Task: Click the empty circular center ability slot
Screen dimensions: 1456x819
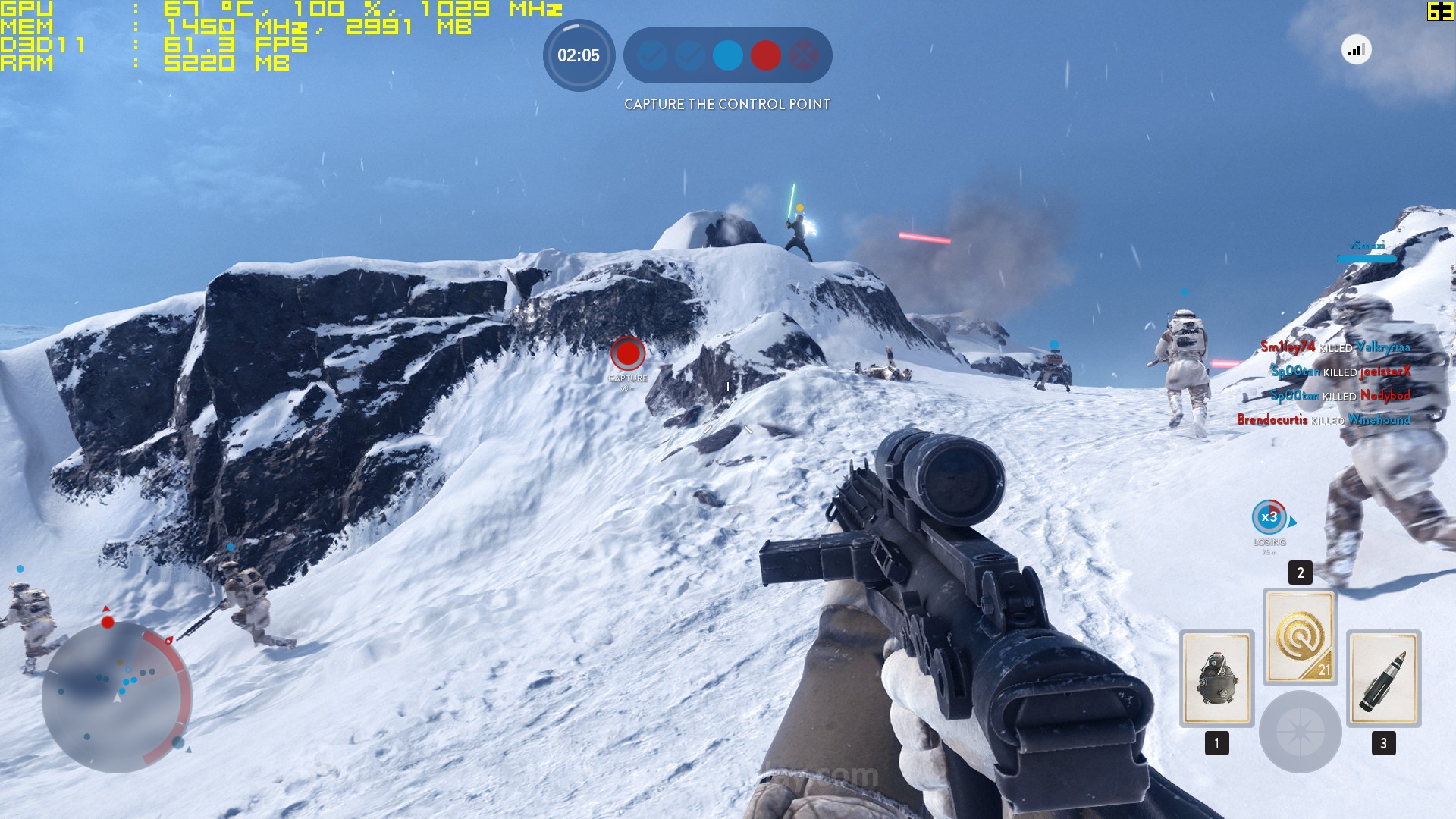Action: coord(1300,732)
